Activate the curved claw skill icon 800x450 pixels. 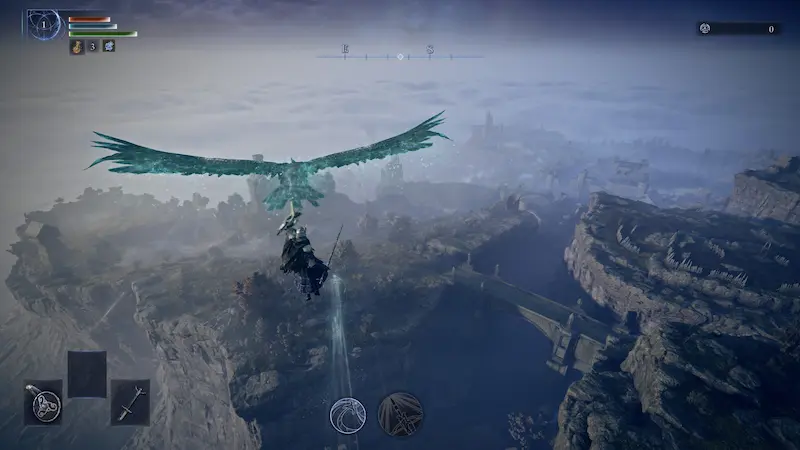click(x=348, y=414)
